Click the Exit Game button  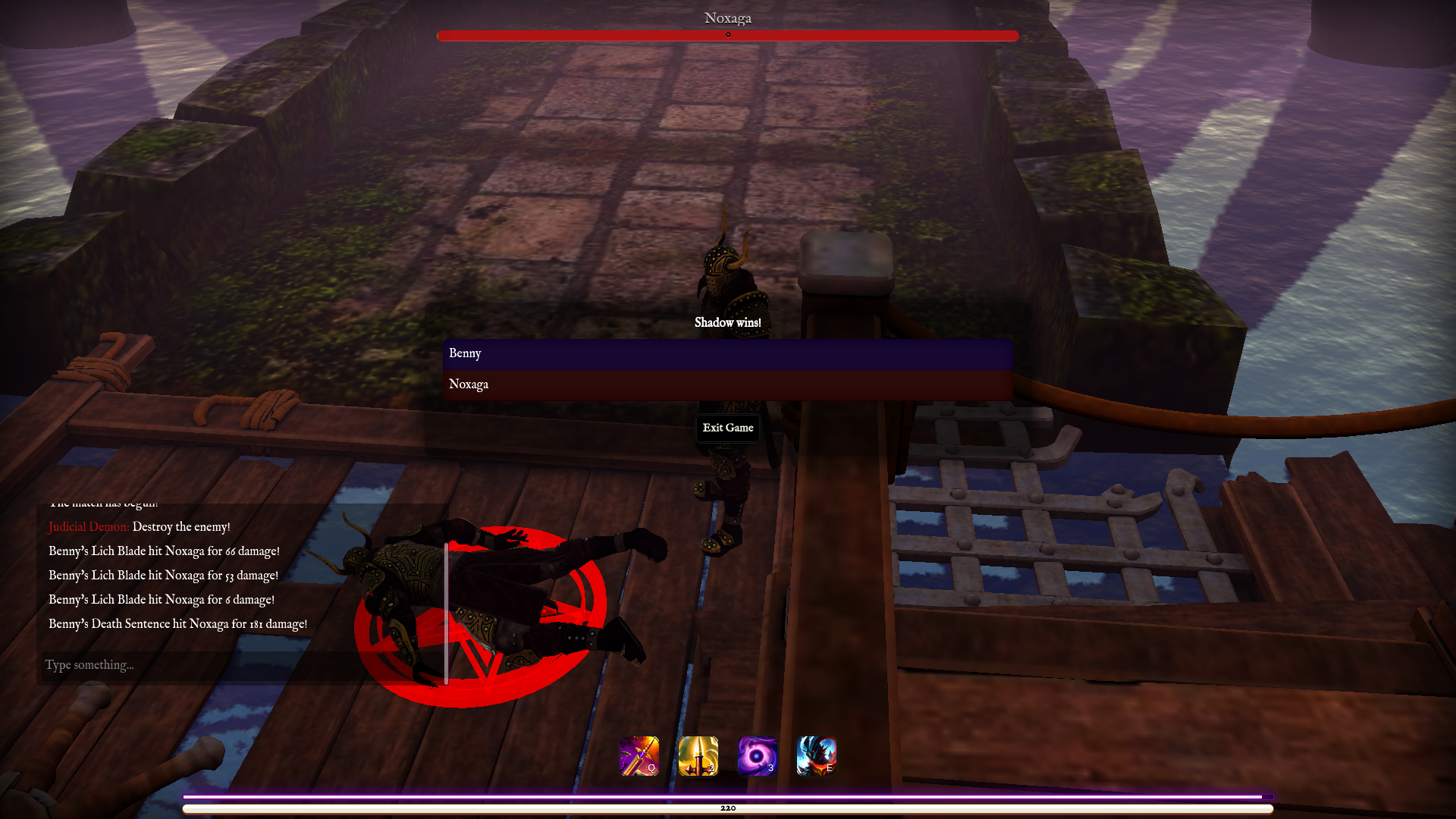coord(727,428)
